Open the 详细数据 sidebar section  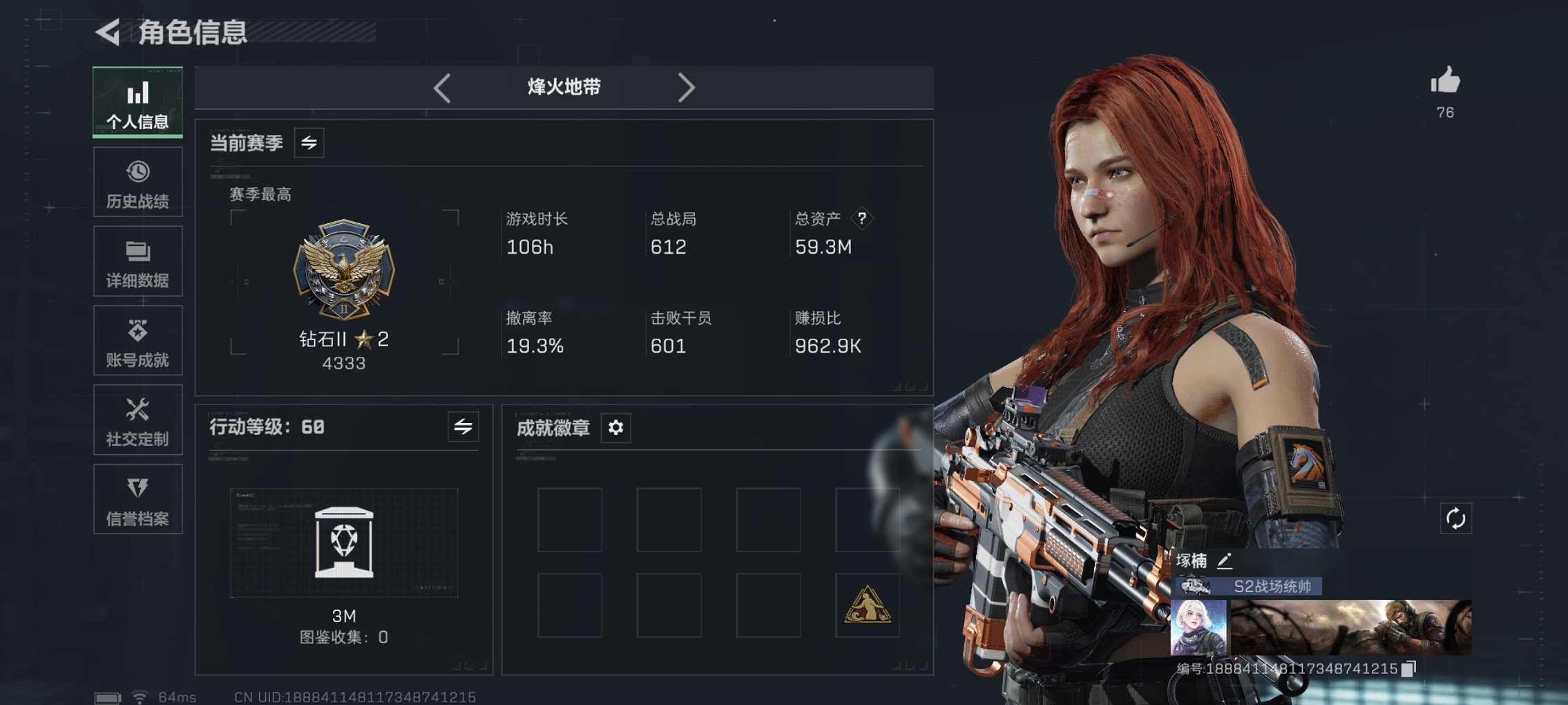[x=137, y=261]
